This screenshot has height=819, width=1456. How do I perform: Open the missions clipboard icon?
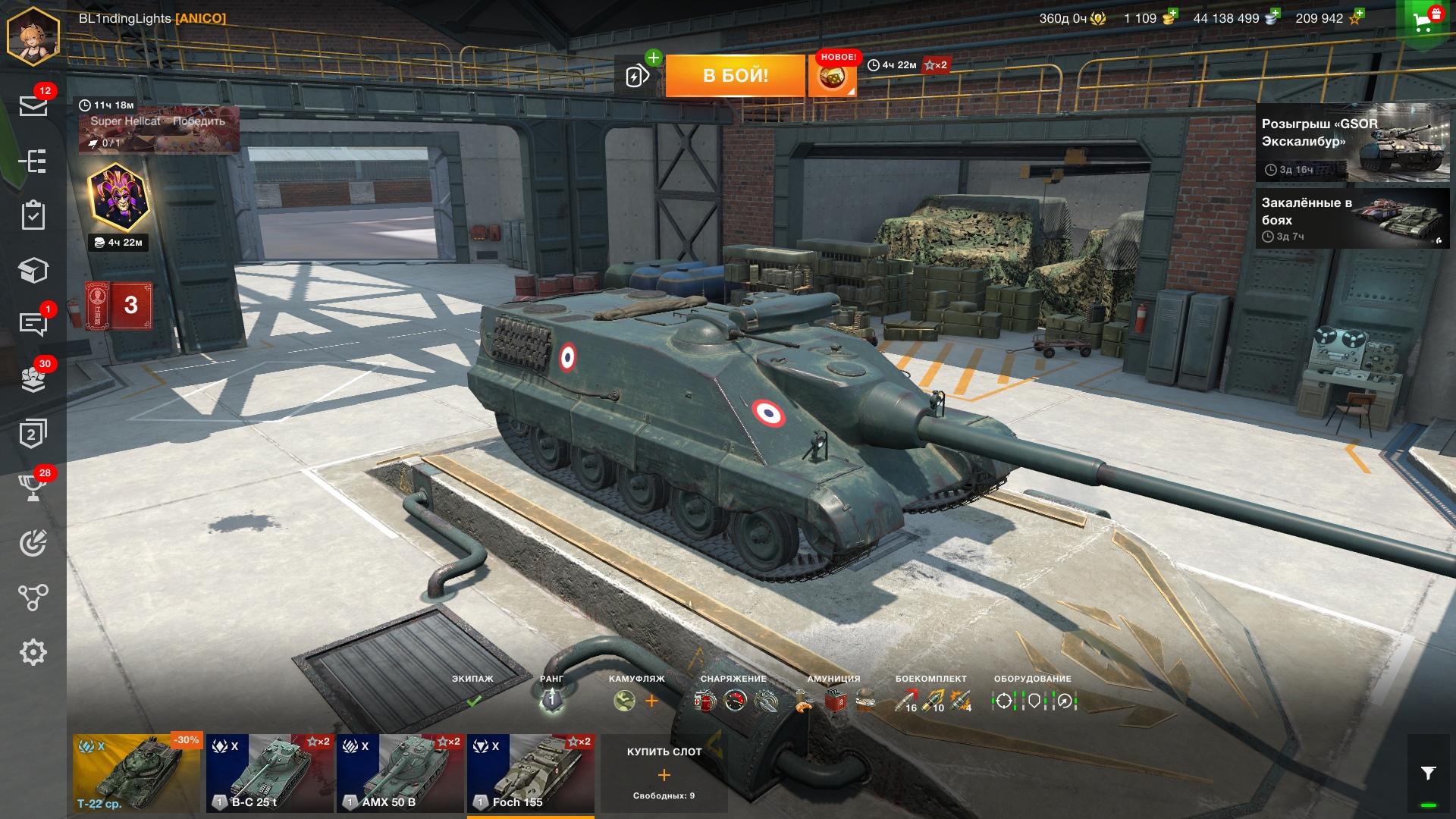coord(33,215)
